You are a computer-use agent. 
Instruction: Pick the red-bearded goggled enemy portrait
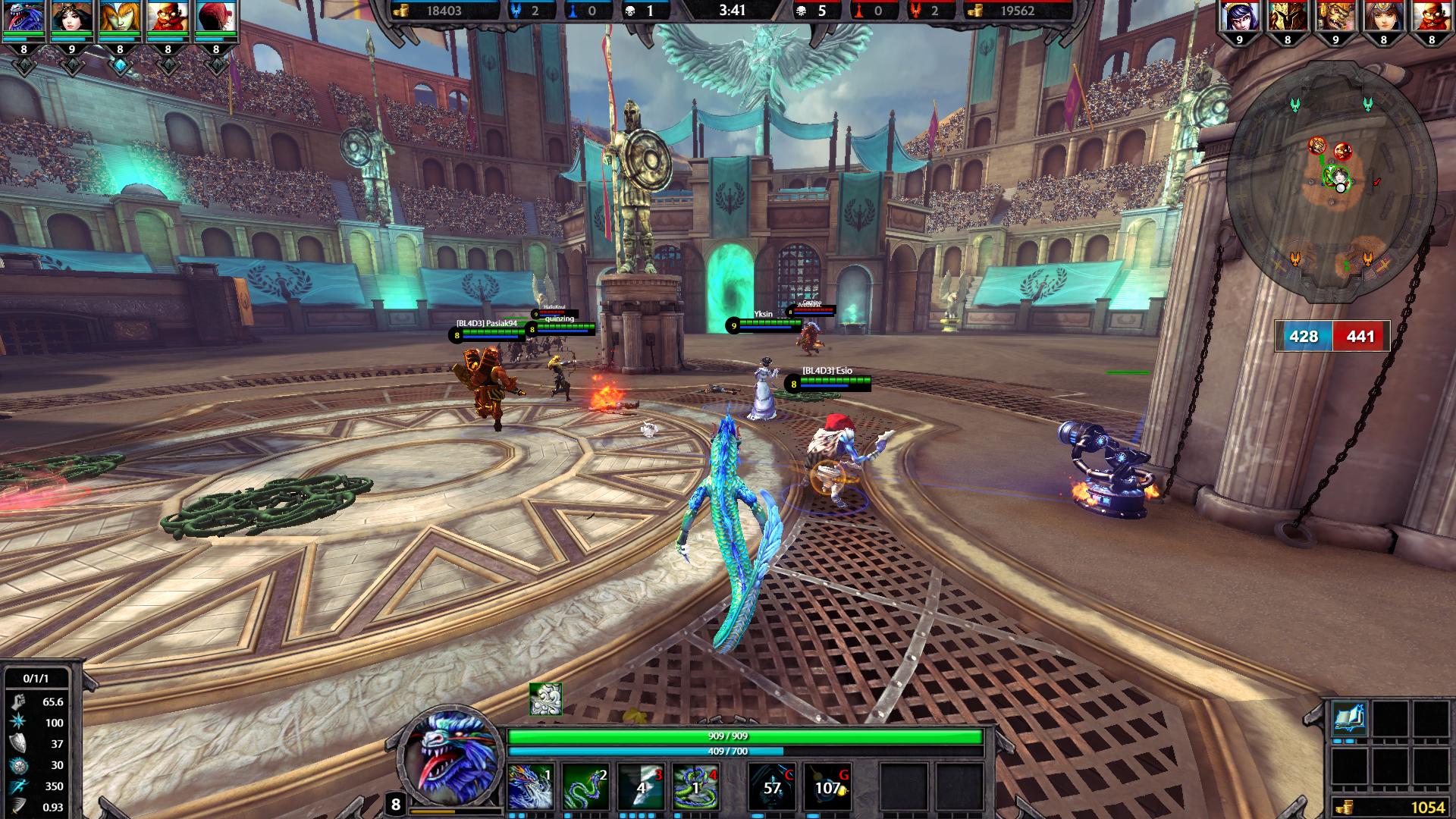coord(1431,18)
